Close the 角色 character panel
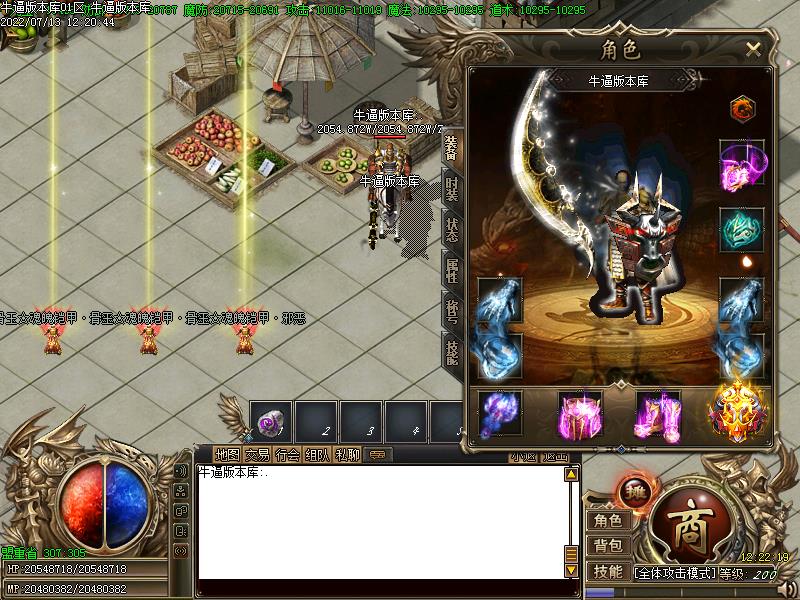Image resolution: width=800 pixels, height=600 pixels. tap(753, 47)
